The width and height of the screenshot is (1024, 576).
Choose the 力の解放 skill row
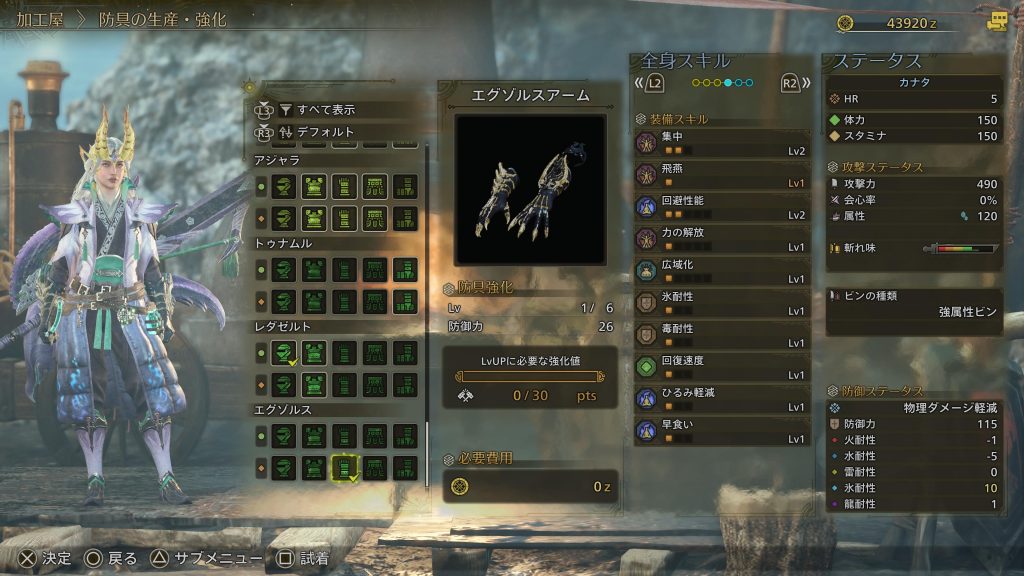coord(722,239)
